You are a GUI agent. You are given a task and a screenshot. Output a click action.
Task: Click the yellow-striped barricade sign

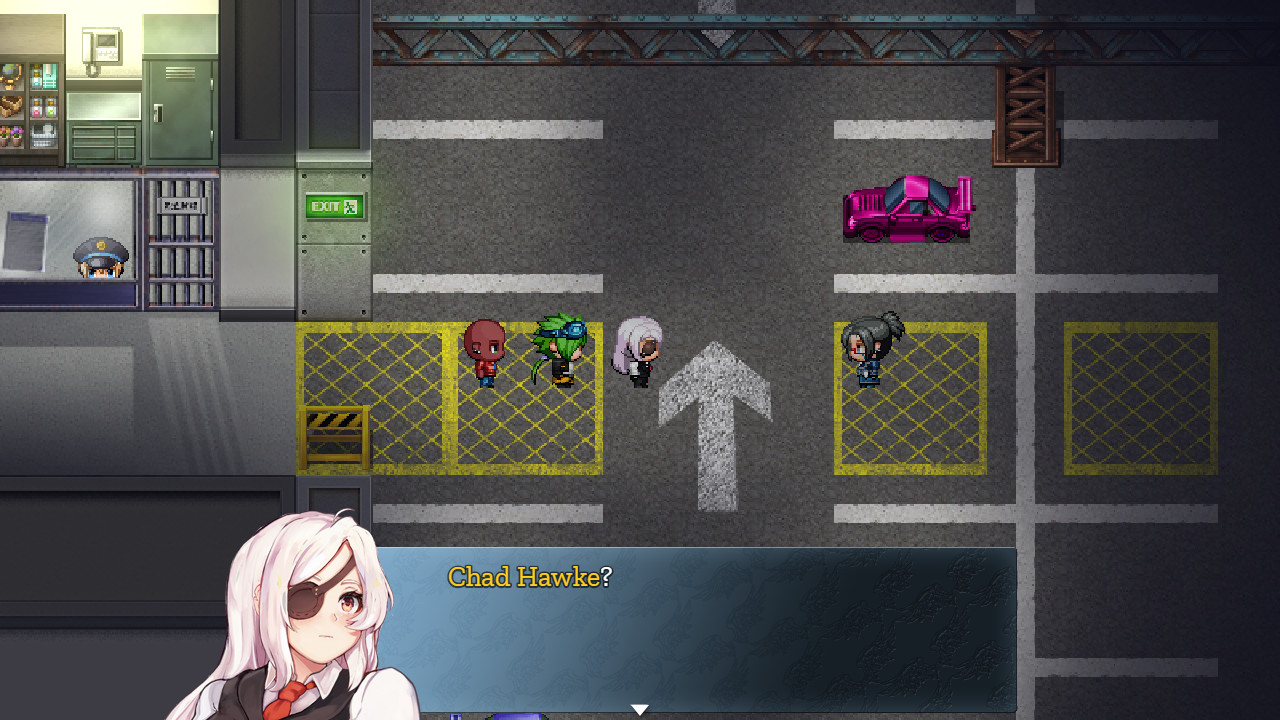(x=335, y=437)
